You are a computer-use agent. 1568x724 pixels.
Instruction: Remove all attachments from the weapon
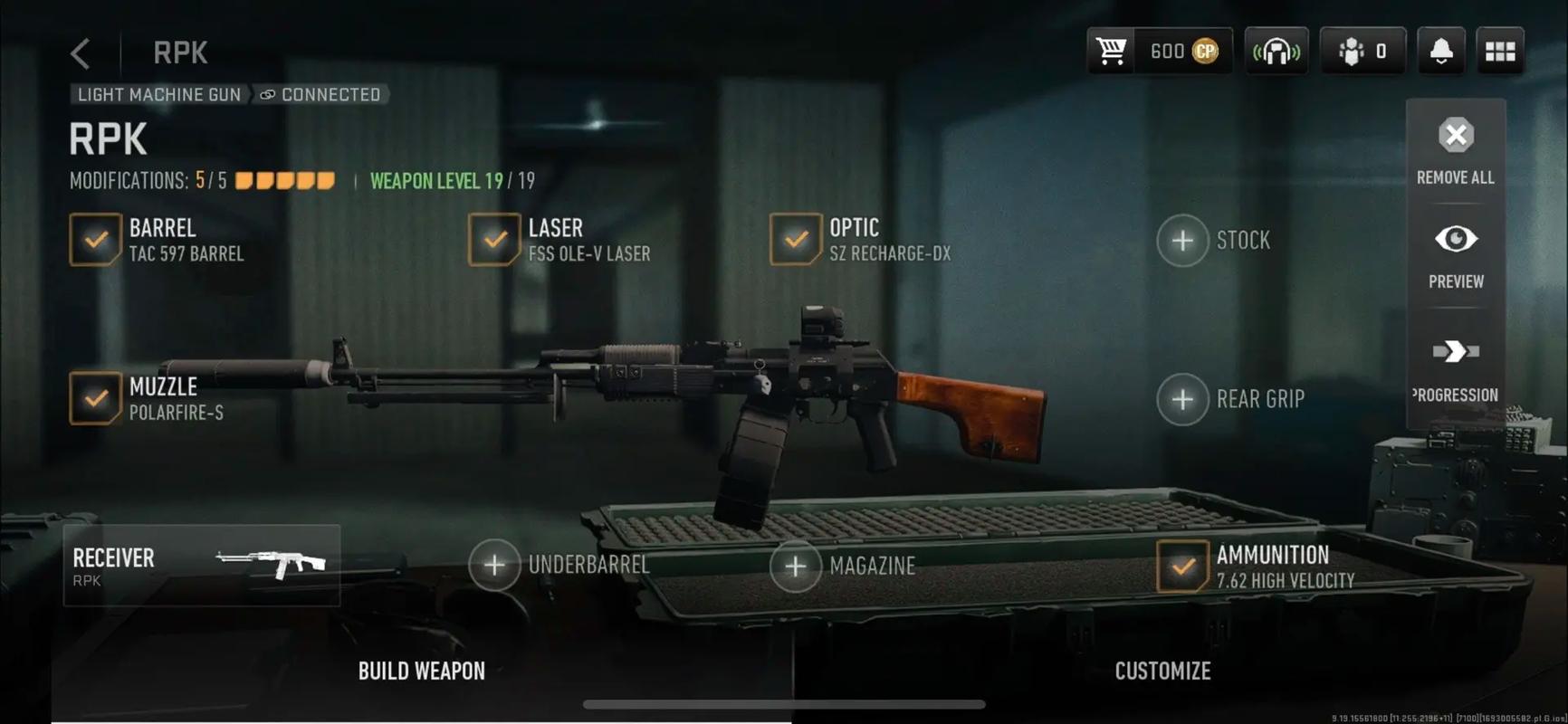tap(1455, 150)
